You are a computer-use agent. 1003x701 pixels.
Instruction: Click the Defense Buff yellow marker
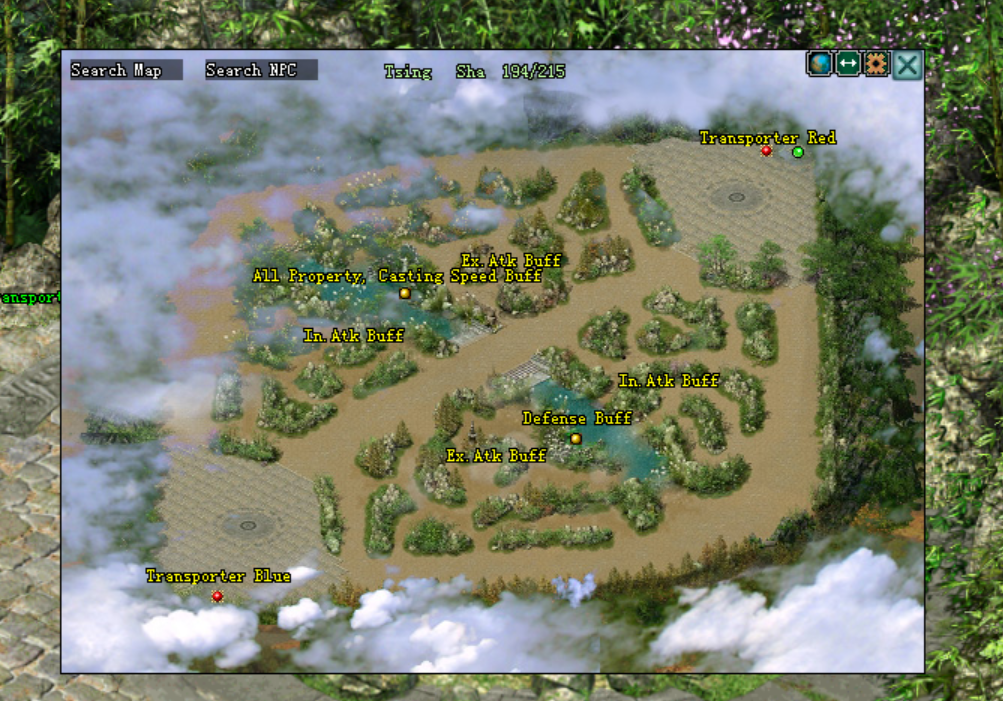tap(575, 438)
